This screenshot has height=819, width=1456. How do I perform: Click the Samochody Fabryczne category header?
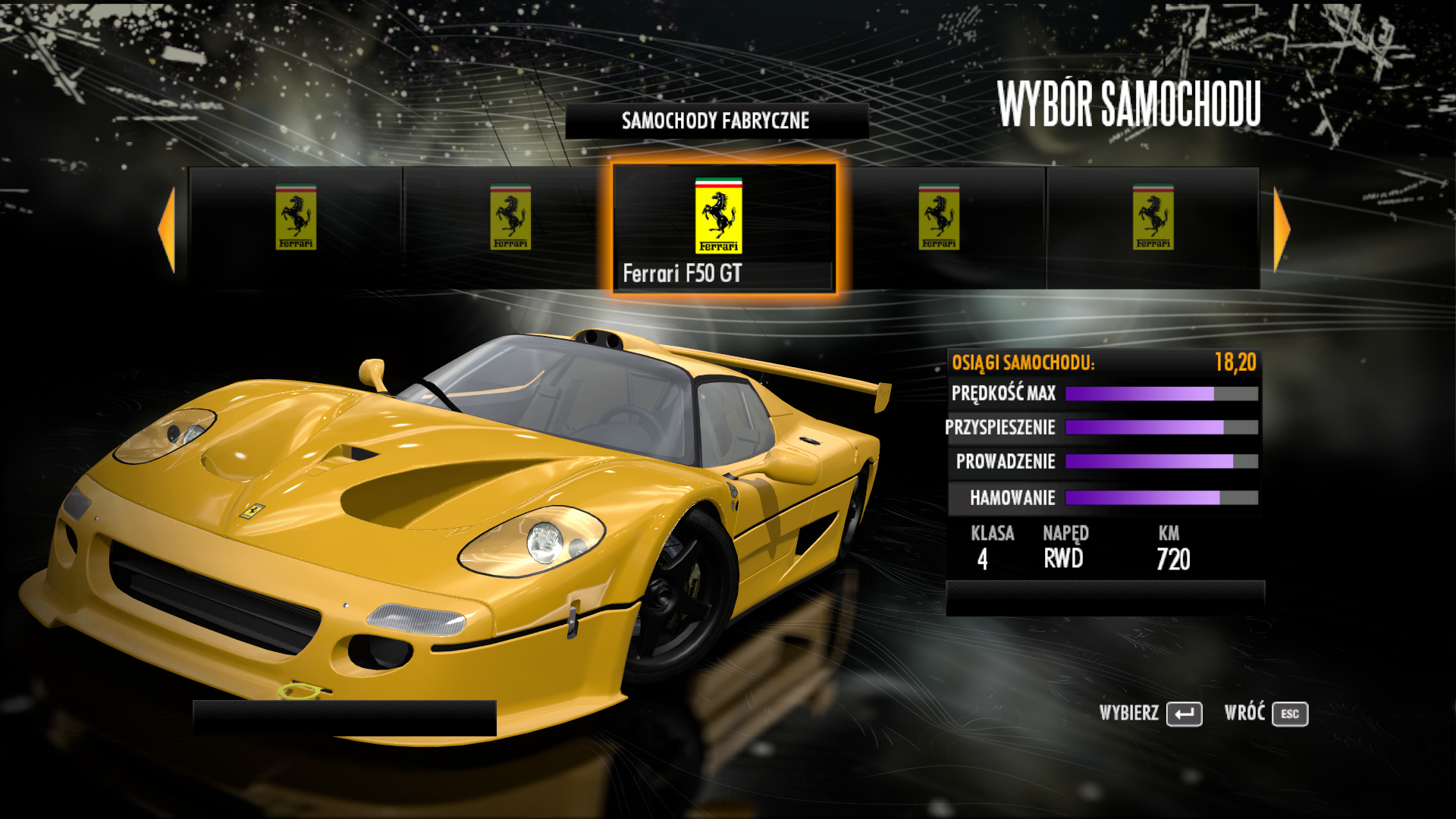[x=716, y=121]
